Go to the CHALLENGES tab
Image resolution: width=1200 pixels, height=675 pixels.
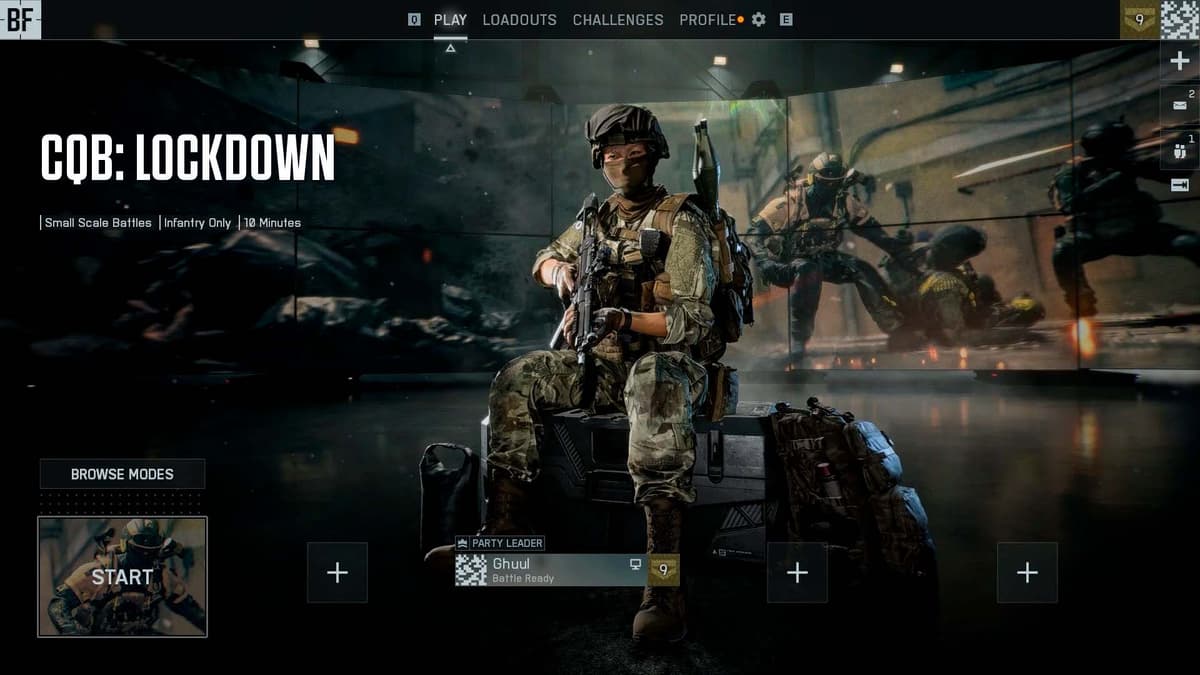point(617,20)
